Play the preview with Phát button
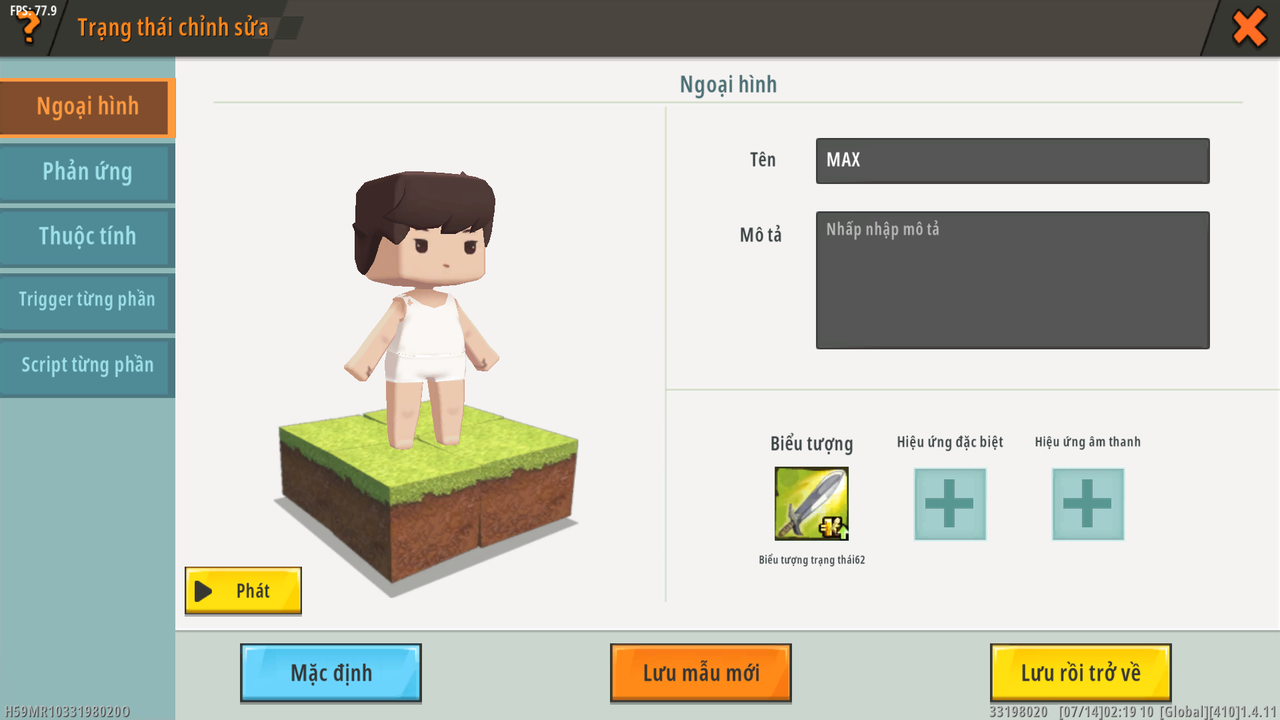Image resolution: width=1280 pixels, height=720 pixels. (243, 590)
